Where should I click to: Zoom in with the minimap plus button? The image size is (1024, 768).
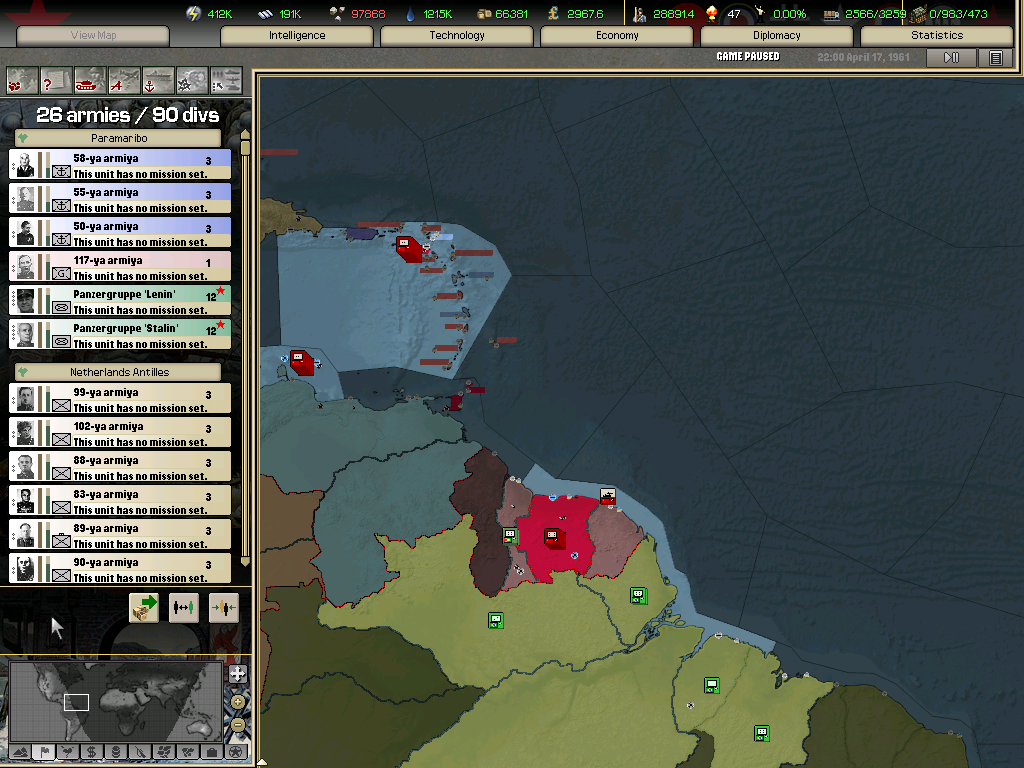click(237, 673)
